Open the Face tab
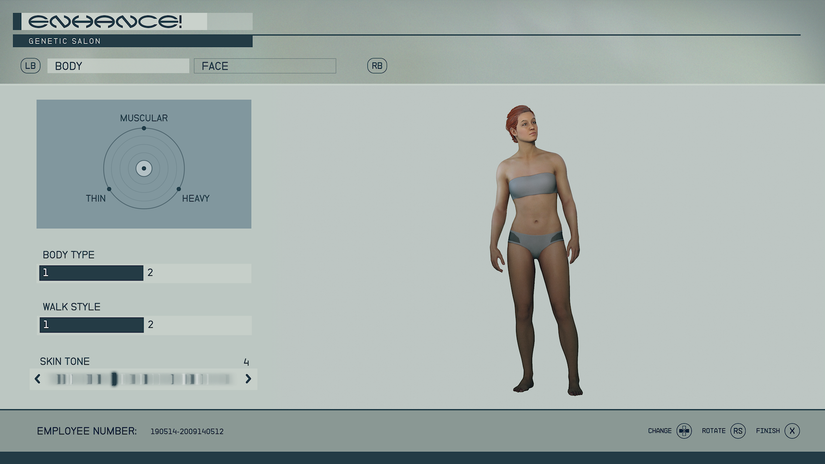 tap(264, 66)
